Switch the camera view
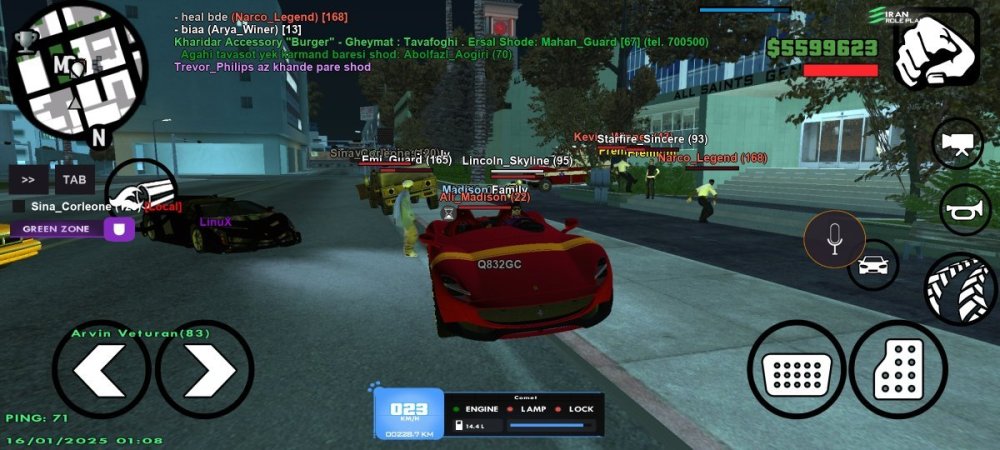Screen dimensions: 1000x450 coord(958,143)
